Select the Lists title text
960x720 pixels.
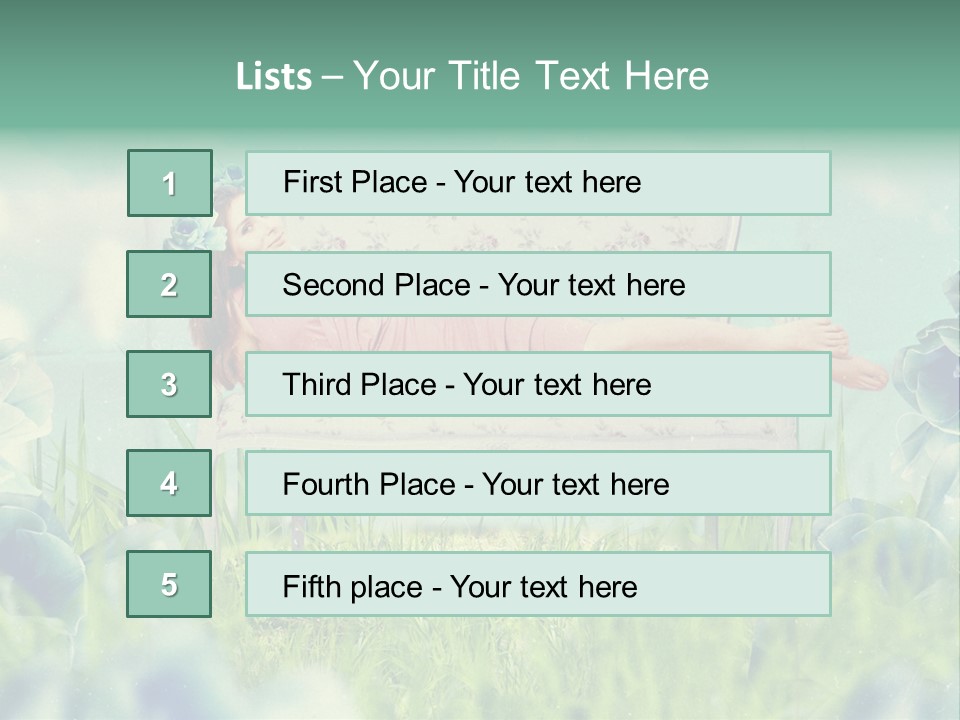click(472, 76)
